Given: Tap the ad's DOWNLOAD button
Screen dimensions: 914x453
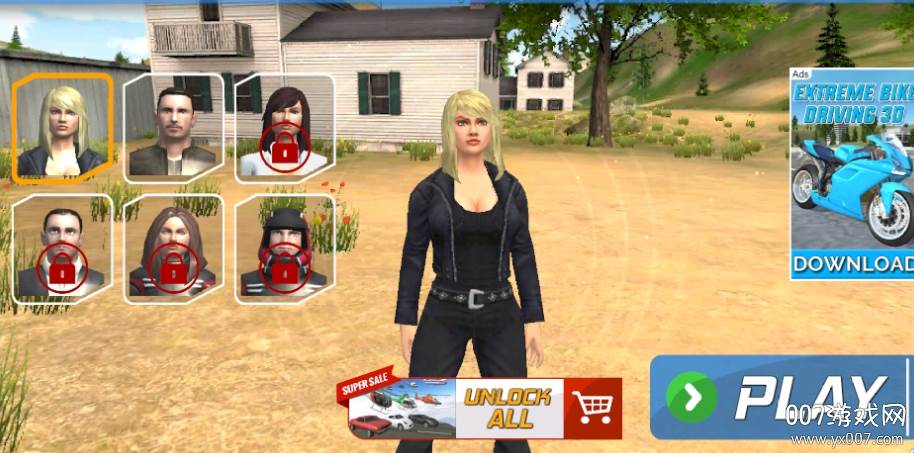Looking at the screenshot, I should point(851,264).
